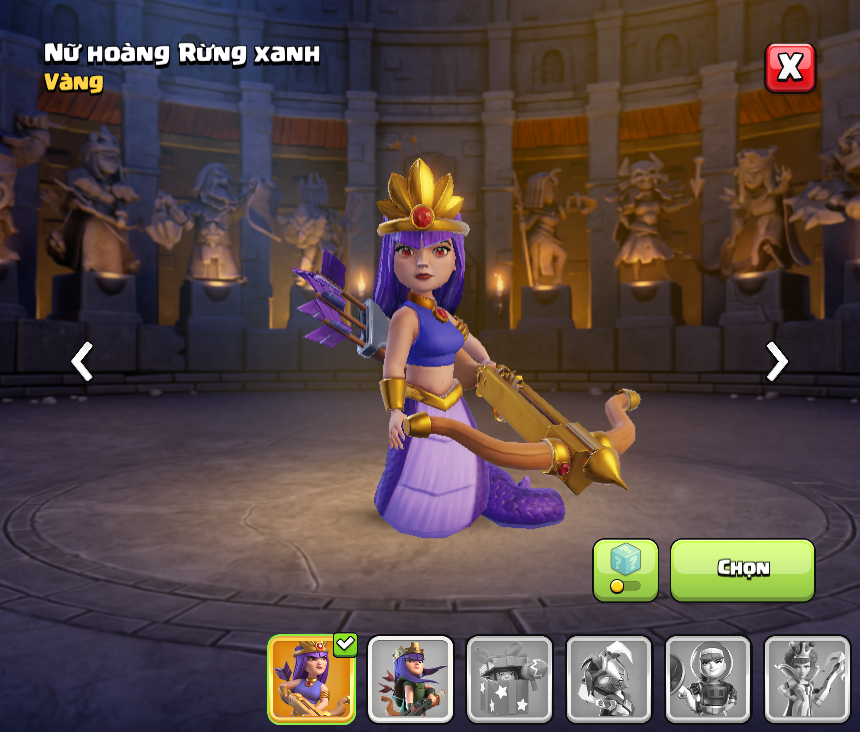Choose the default green-cloaked Archer Queen skin
Image resolution: width=860 pixels, height=732 pixels.
coord(410,679)
